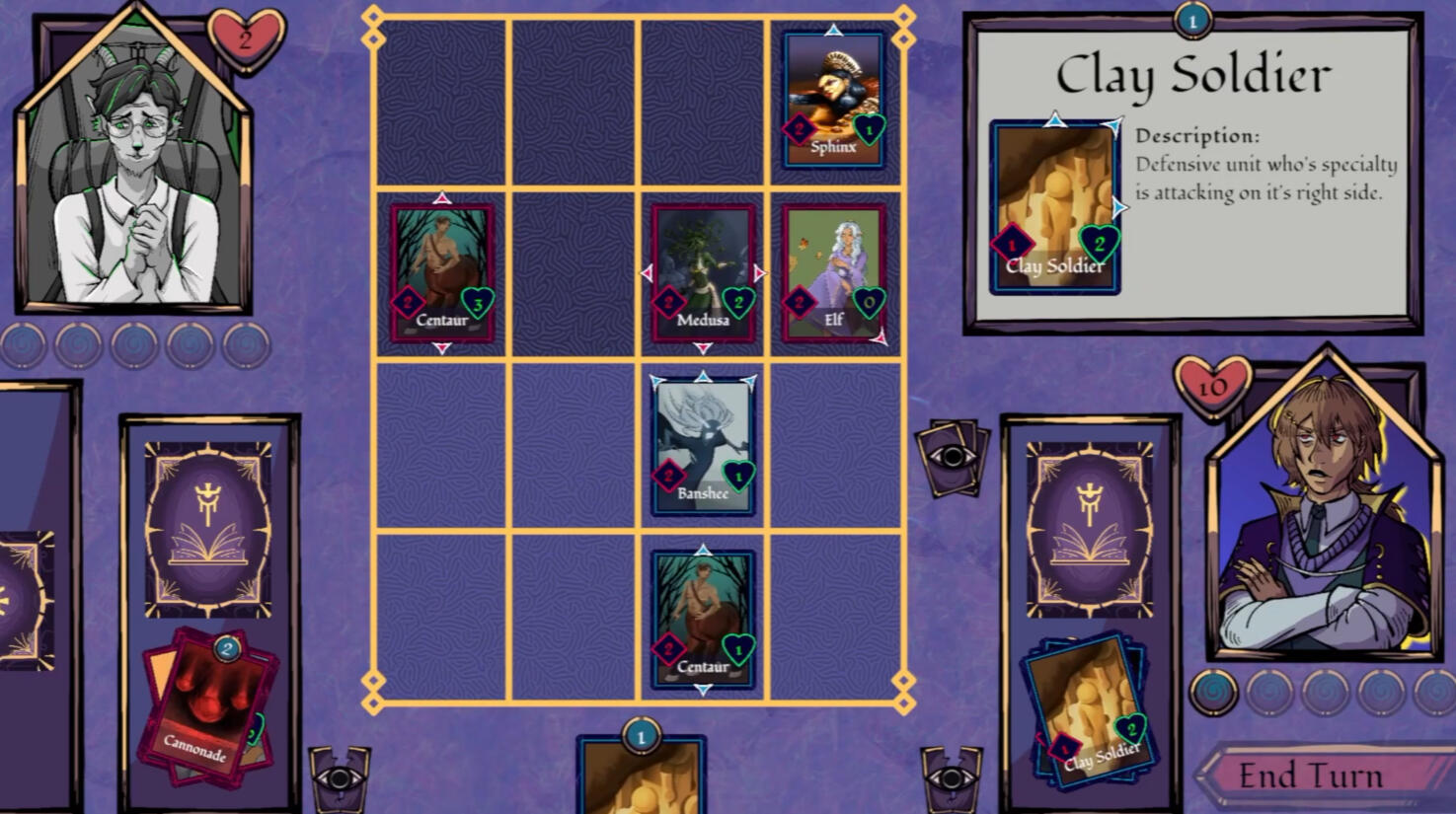Open the eye-marked card pile beside the board
Viewport: 1456px width, 814px height.
point(952,457)
